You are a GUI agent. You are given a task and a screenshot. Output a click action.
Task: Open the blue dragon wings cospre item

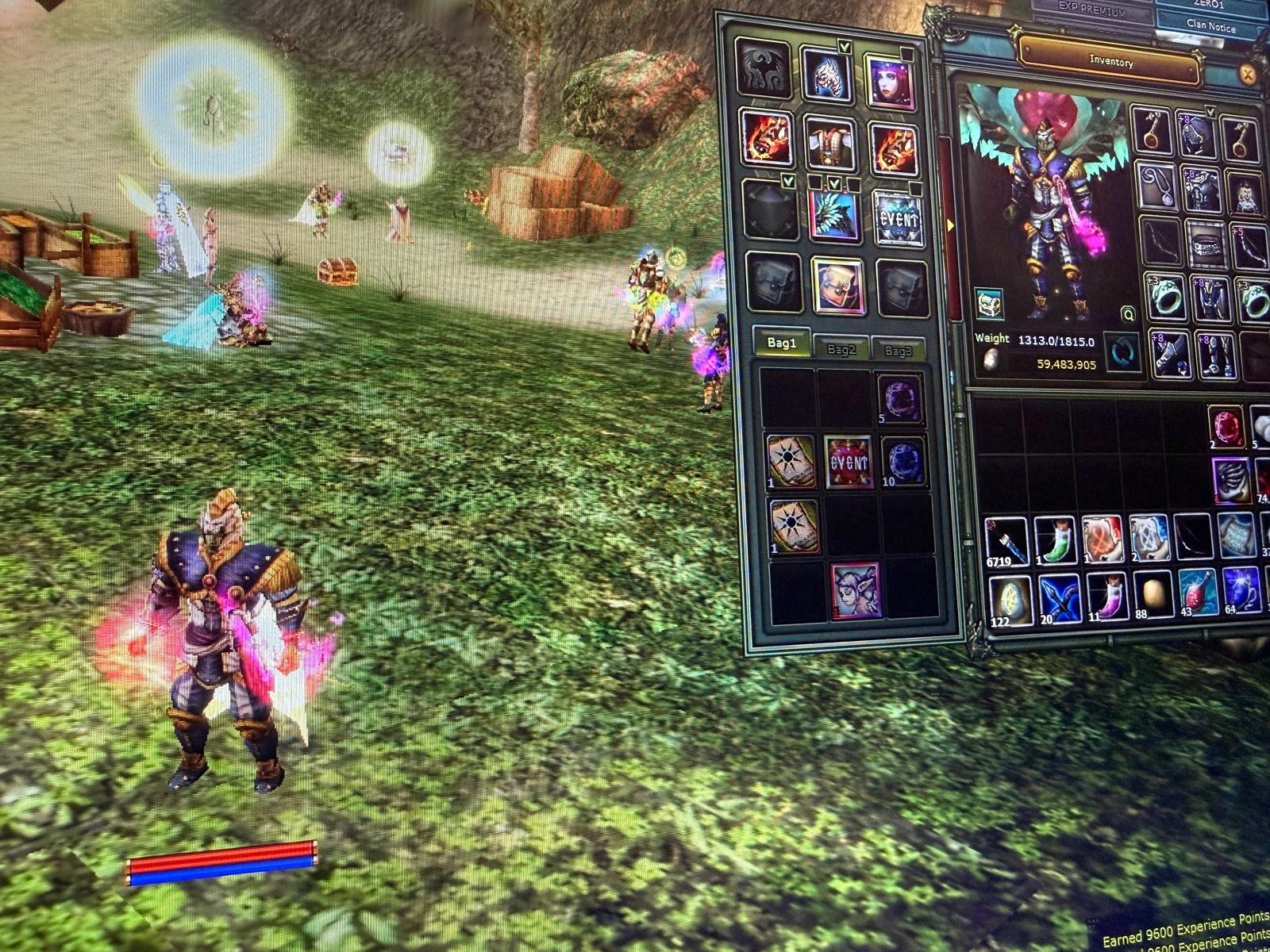[834, 215]
